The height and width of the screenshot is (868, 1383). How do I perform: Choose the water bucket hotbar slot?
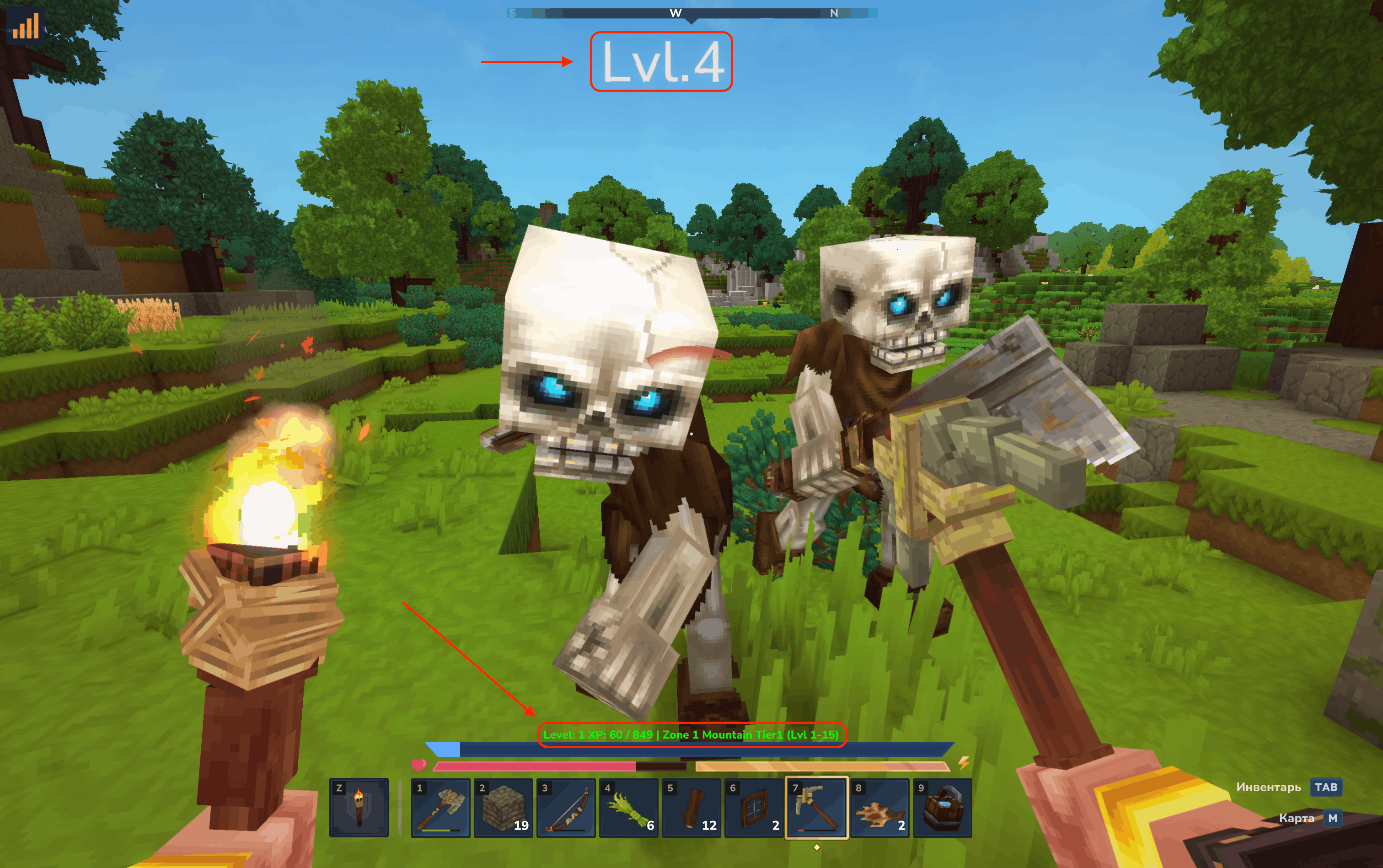pyautogui.click(x=942, y=807)
